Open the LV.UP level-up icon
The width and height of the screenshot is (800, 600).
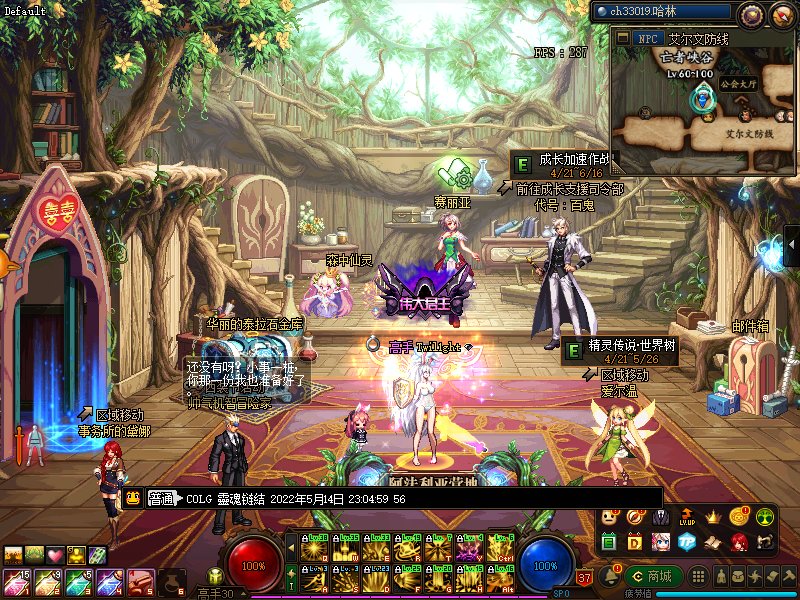tap(687, 517)
